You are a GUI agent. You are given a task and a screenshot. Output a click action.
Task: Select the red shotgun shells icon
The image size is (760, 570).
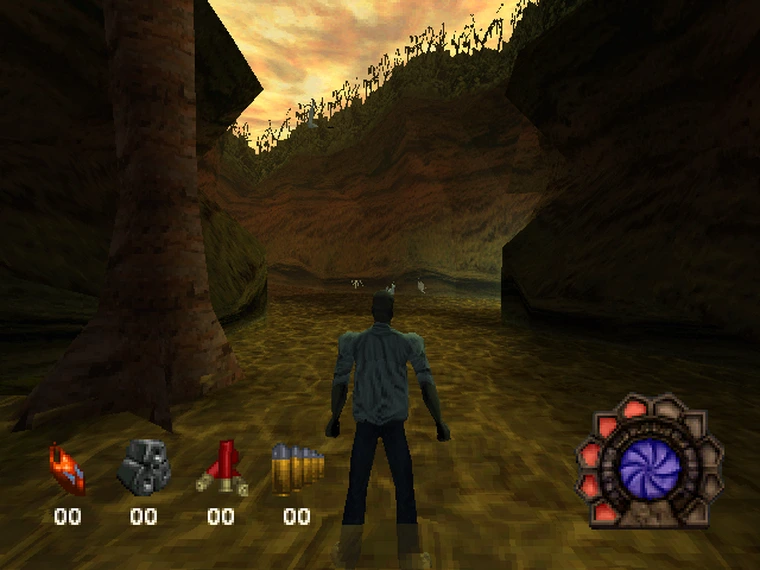(x=220, y=467)
